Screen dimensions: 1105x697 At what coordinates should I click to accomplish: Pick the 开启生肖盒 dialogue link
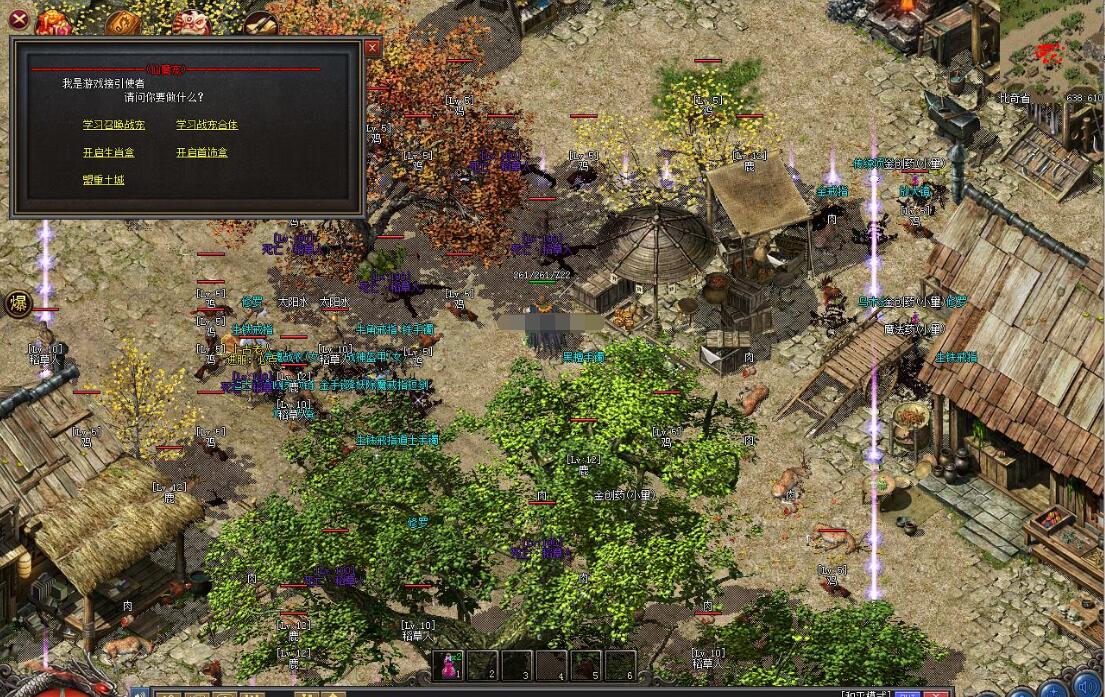(109, 153)
